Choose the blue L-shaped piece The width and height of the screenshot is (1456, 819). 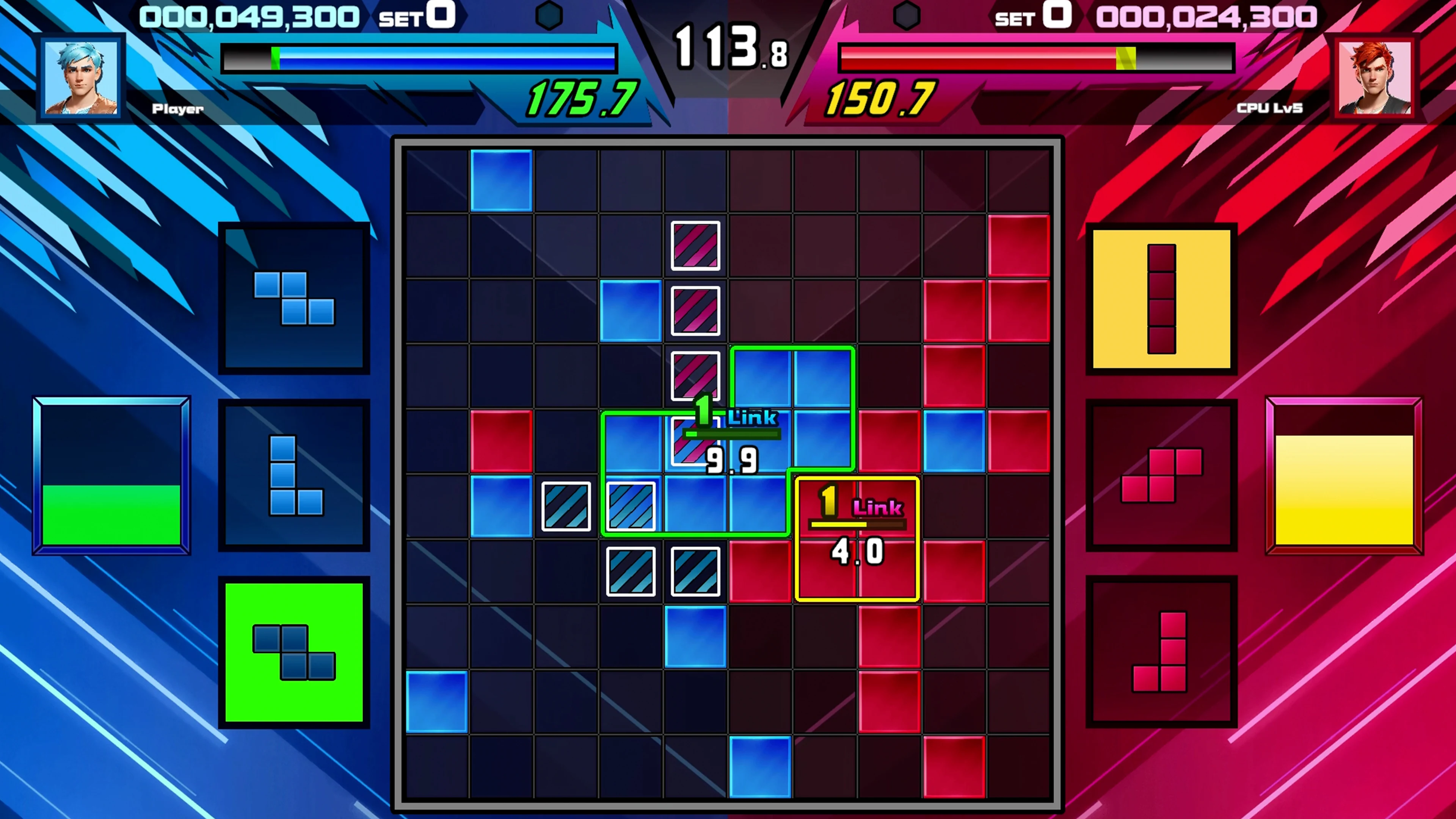click(294, 475)
